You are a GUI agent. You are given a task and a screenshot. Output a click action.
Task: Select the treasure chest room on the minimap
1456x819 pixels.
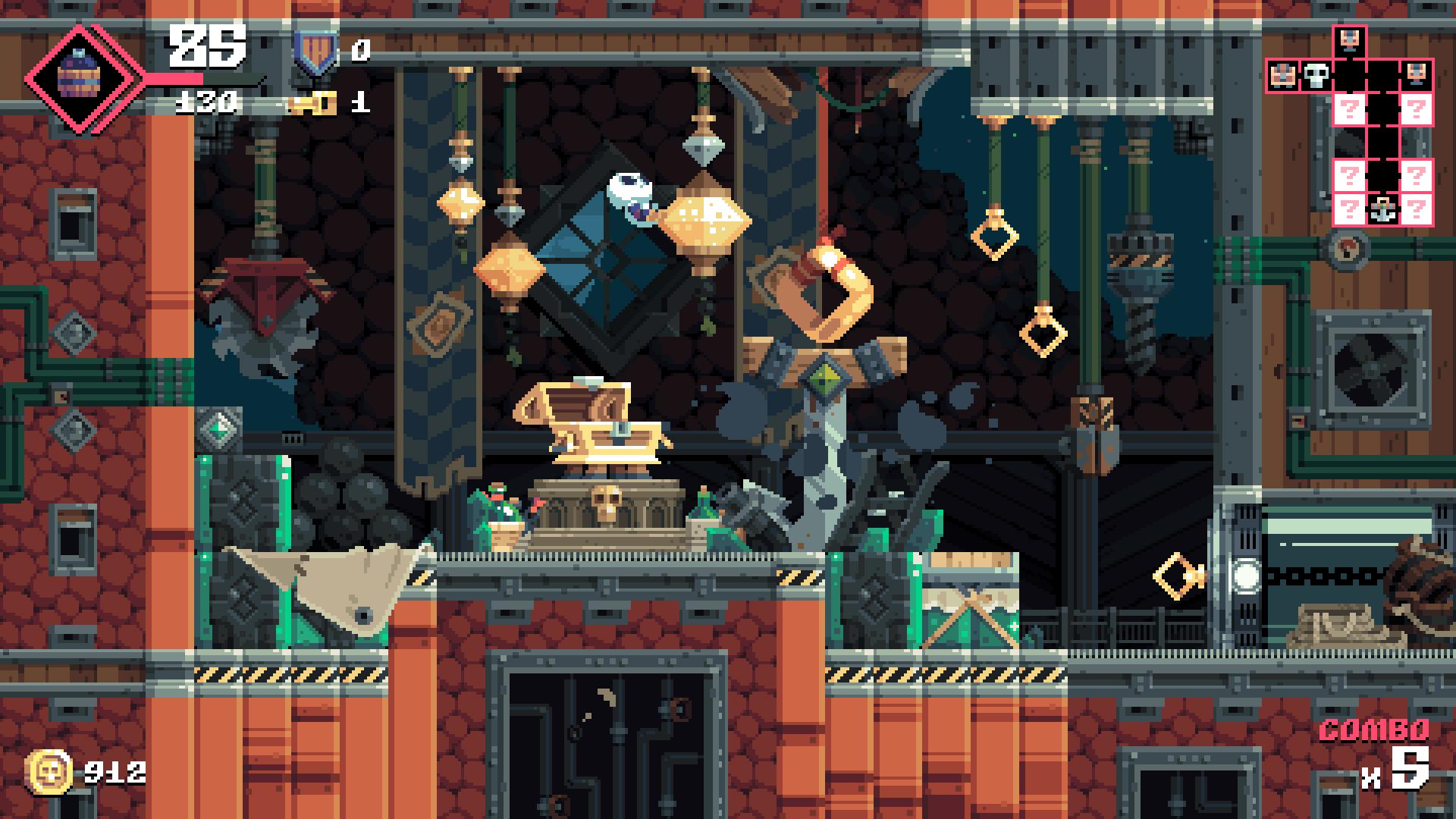[x=1282, y=76]
